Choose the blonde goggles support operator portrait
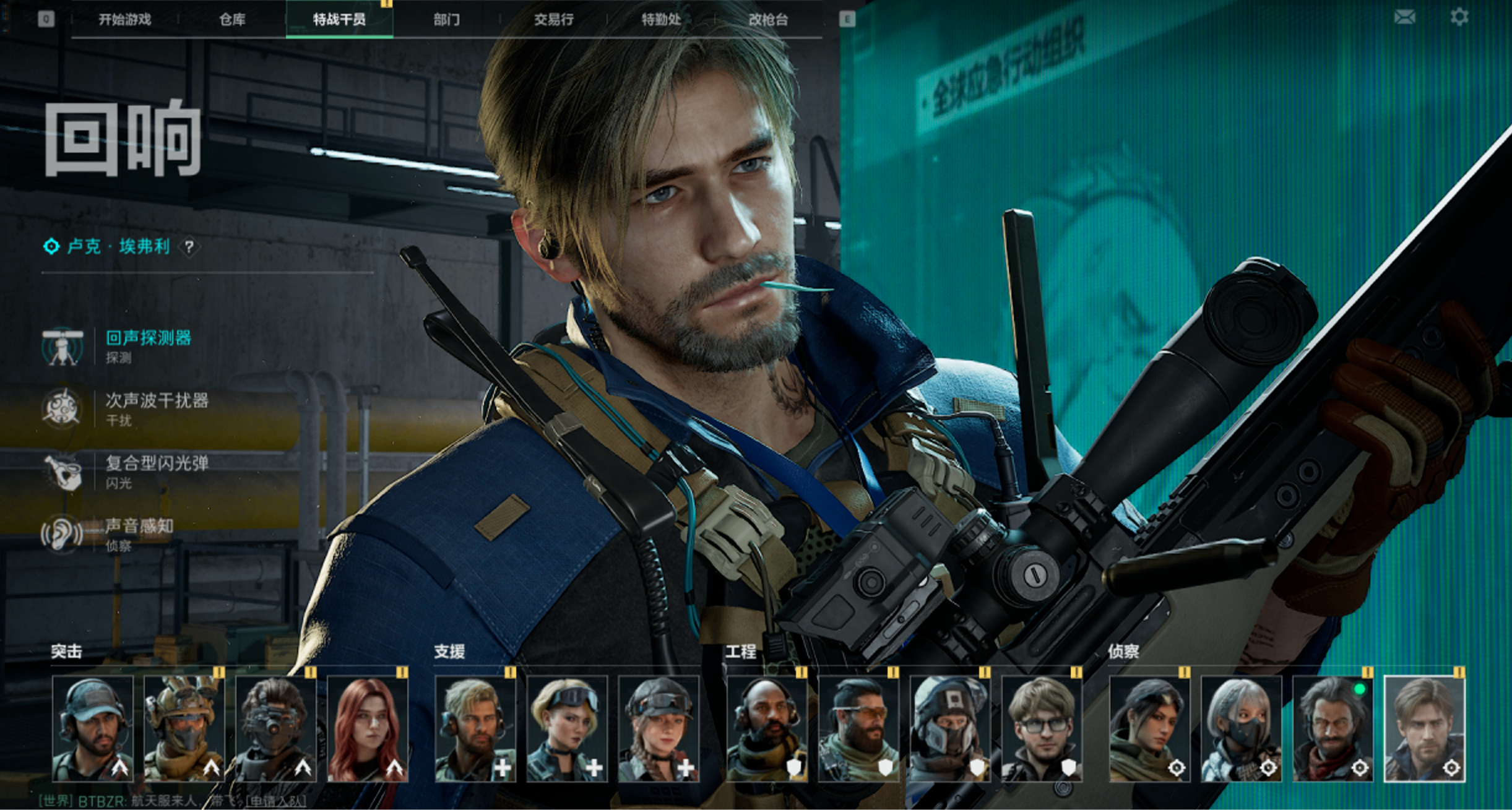 (x=566, y=729)
